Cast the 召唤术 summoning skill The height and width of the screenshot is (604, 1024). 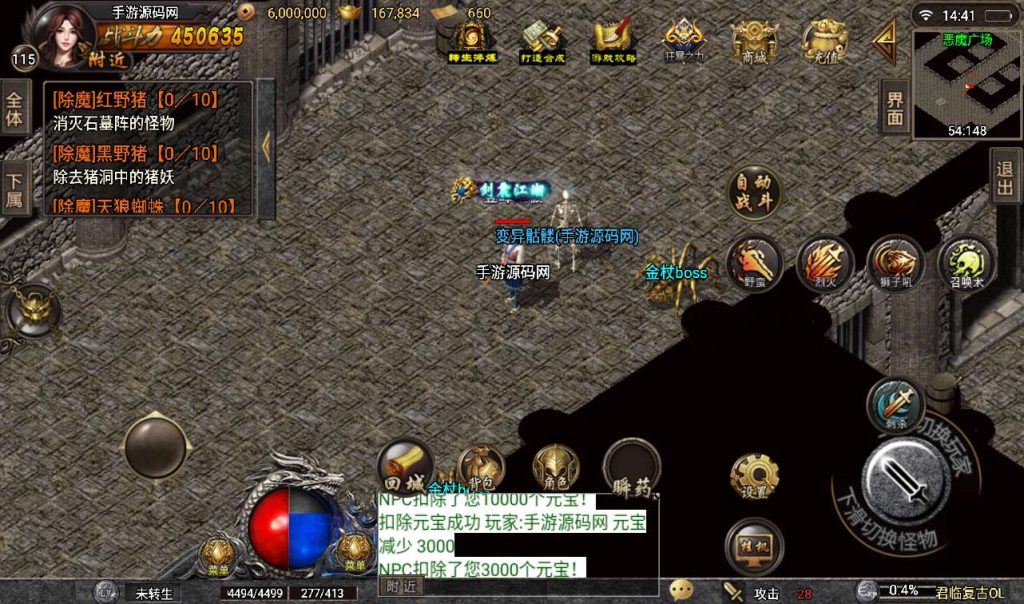pyautogui.click(x=966, y=264)
